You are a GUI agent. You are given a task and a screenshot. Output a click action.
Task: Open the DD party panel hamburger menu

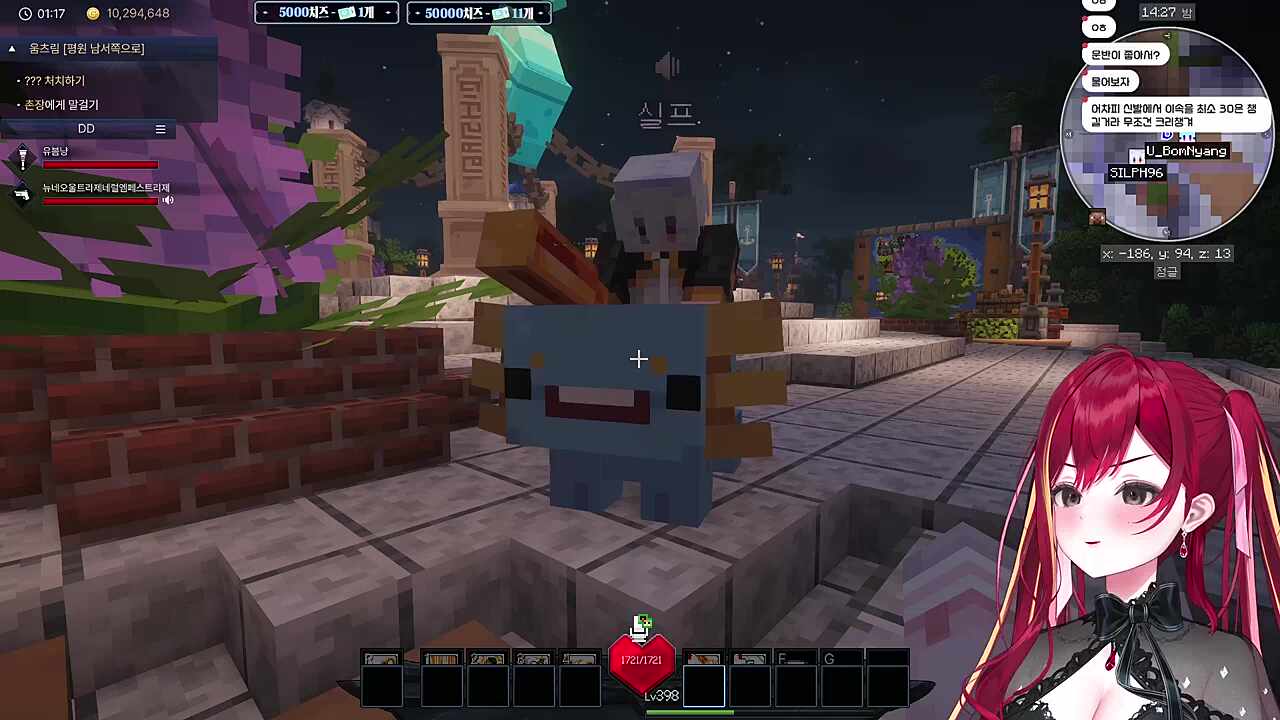(x=160, y=129)
